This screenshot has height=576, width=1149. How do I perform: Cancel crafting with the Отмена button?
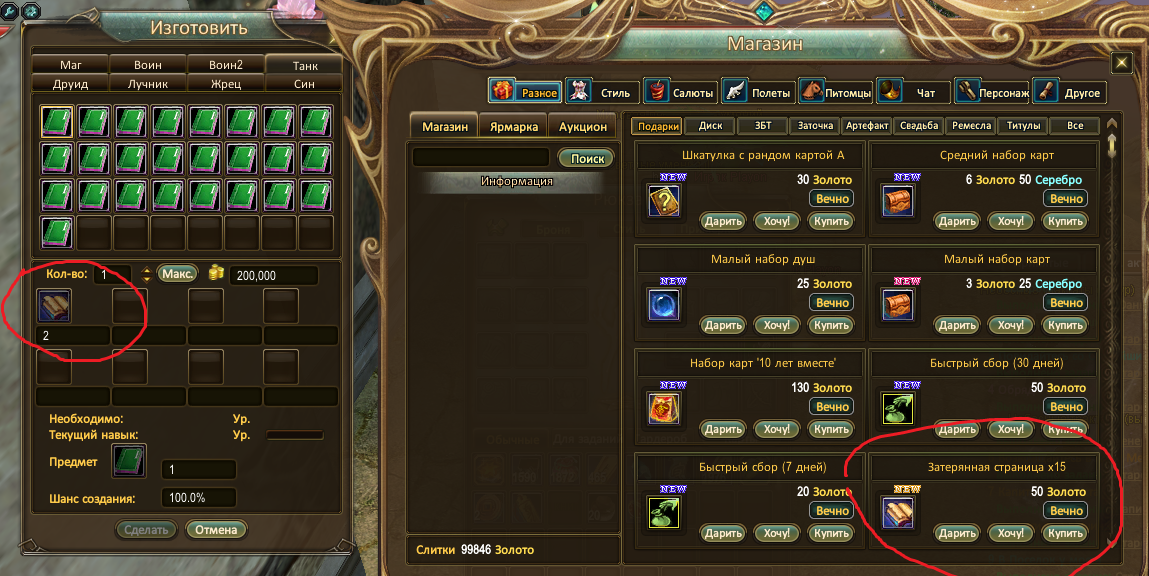click(216, 529)
